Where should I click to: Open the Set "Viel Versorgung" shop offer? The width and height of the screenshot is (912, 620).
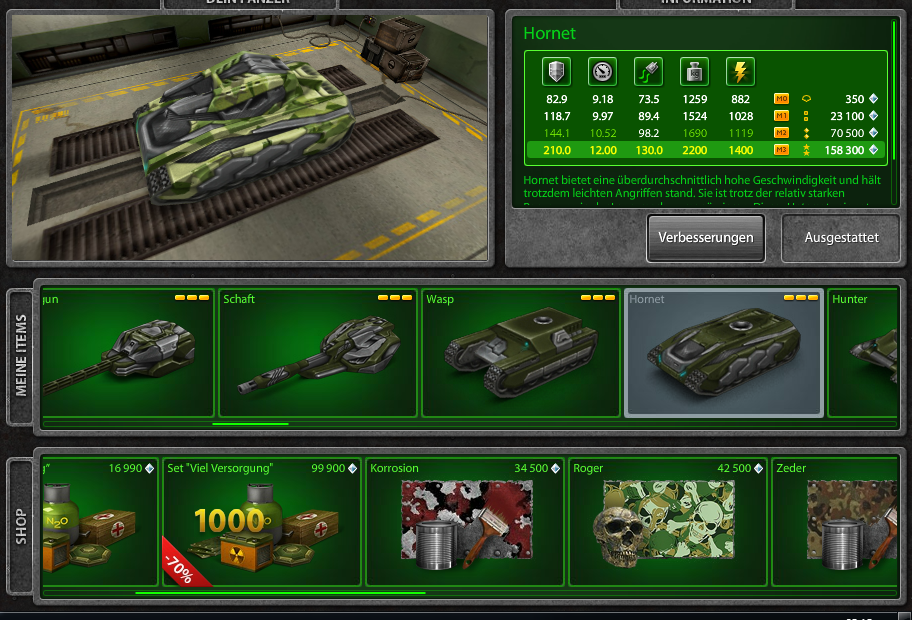click(x=261, y=522)
